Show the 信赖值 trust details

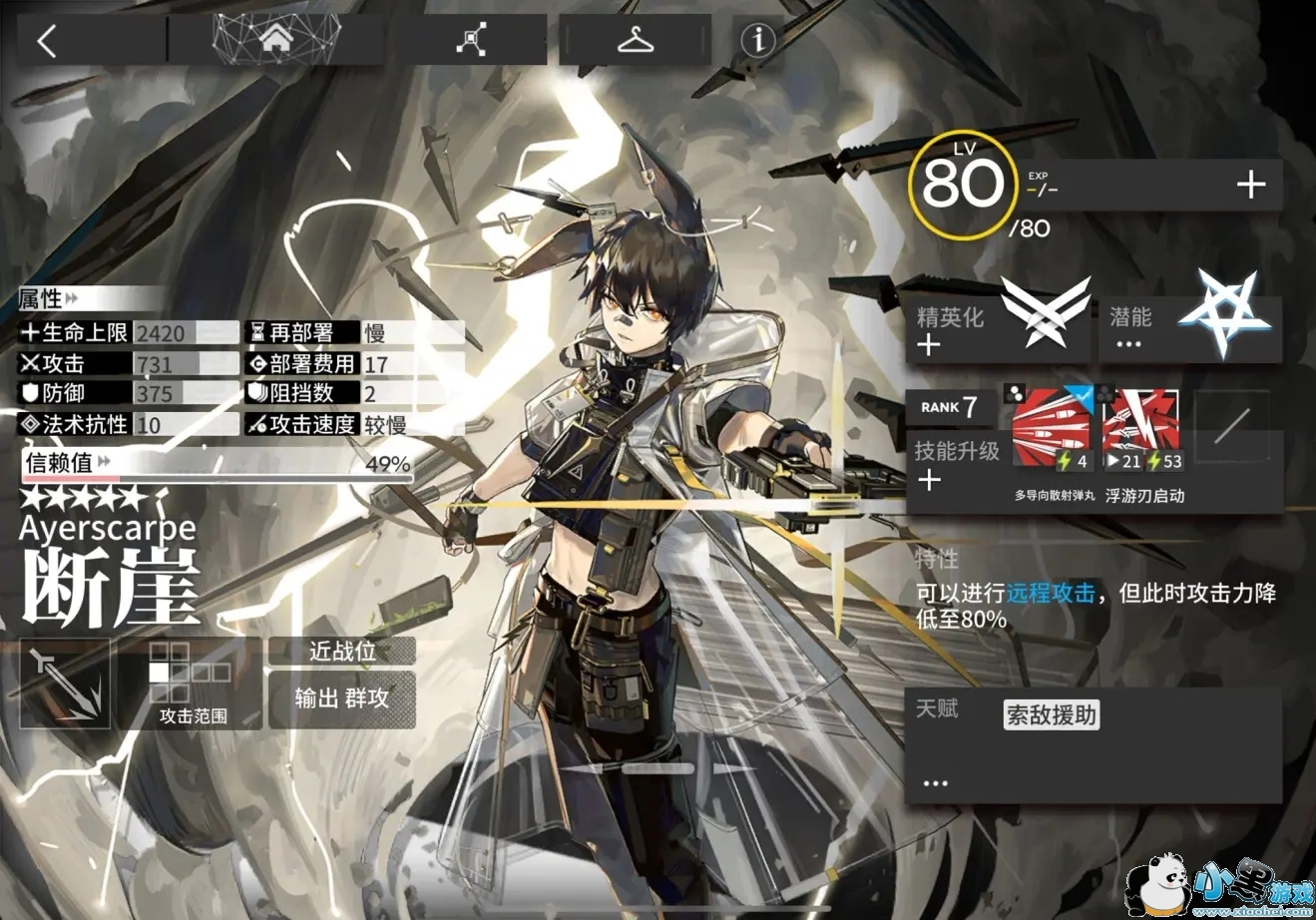click(217, 464)
